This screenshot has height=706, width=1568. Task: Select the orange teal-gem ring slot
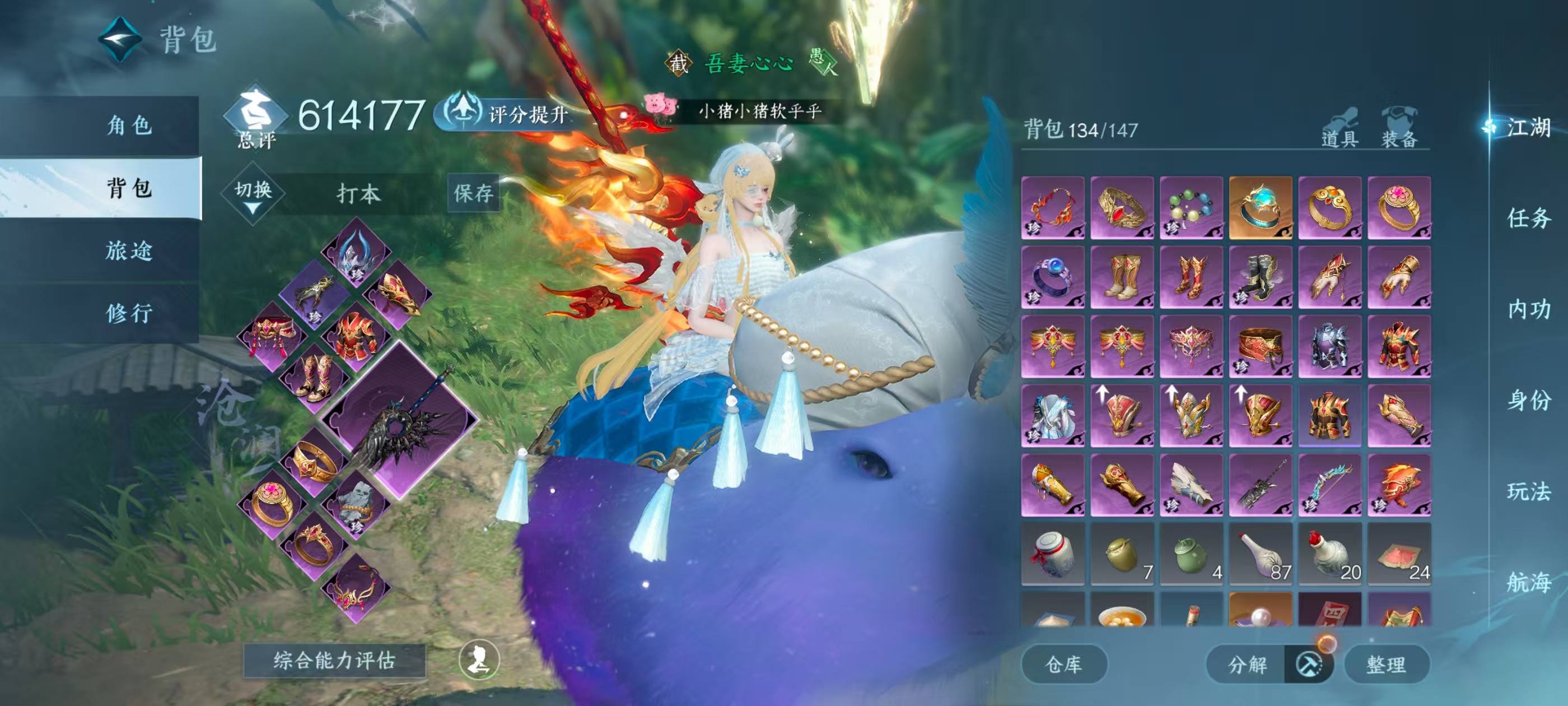point(1260,208)
